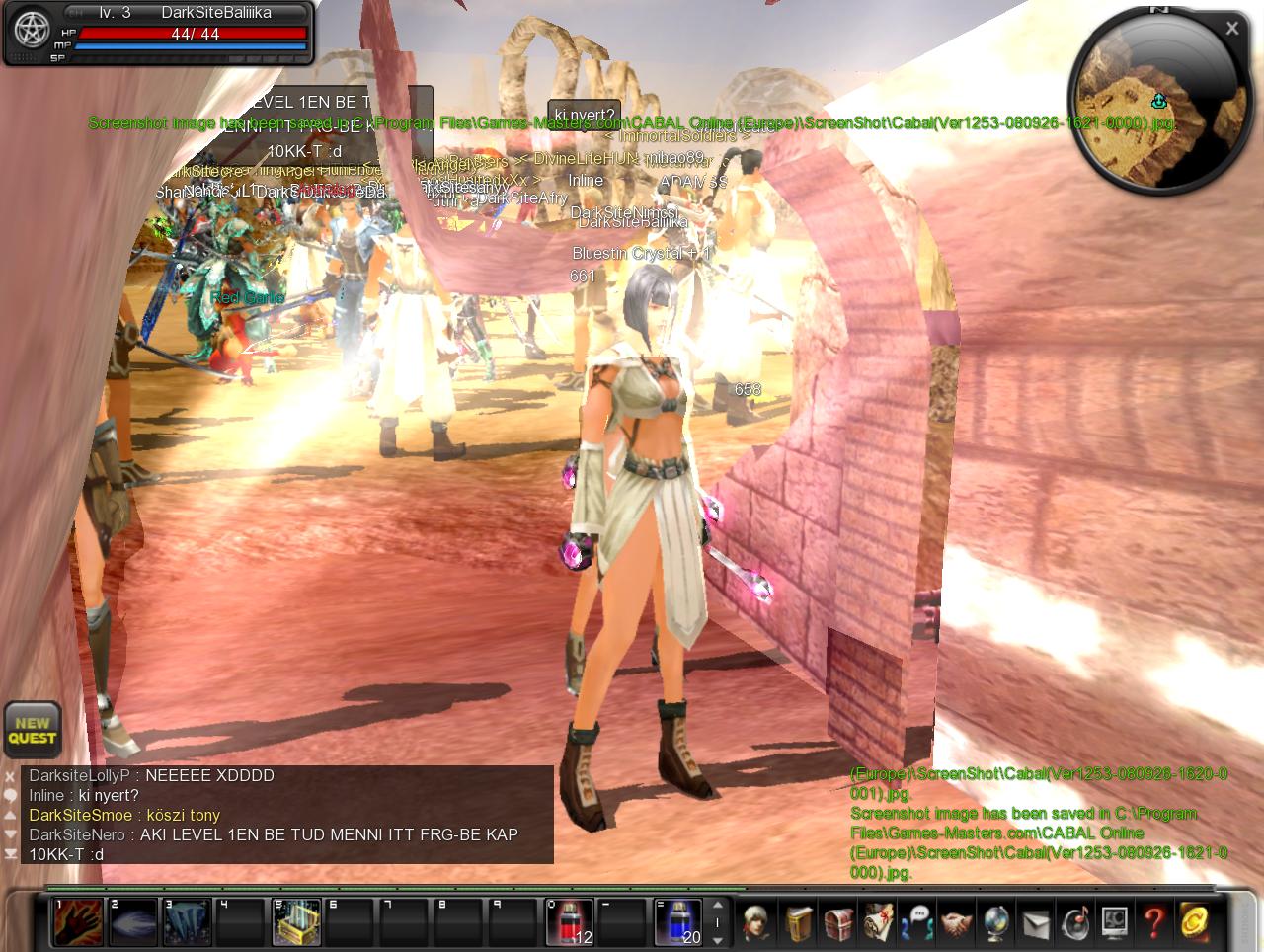This screenshot has height=952, width=1264.
Task: Select the glowing treasure chest in slot 5
Action: tap(296, 922)
